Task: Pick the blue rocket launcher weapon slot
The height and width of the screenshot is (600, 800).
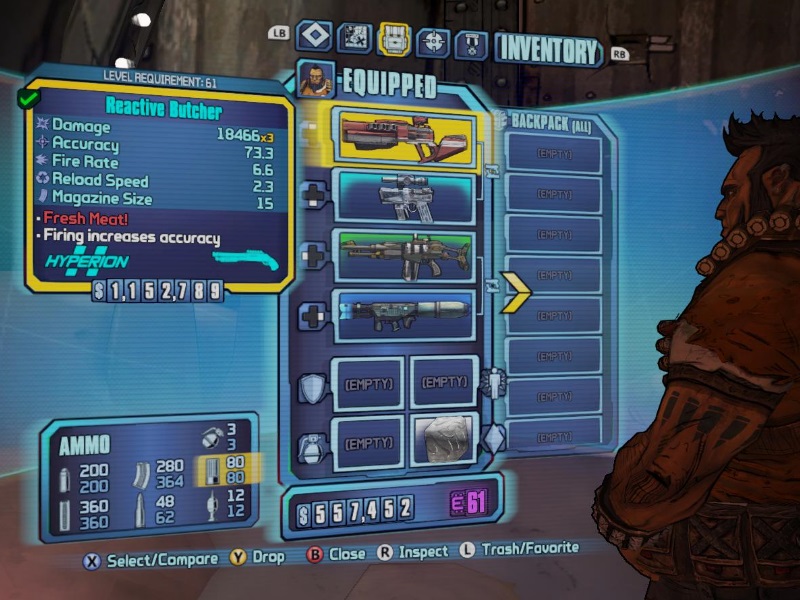Action: pos(406,314)
